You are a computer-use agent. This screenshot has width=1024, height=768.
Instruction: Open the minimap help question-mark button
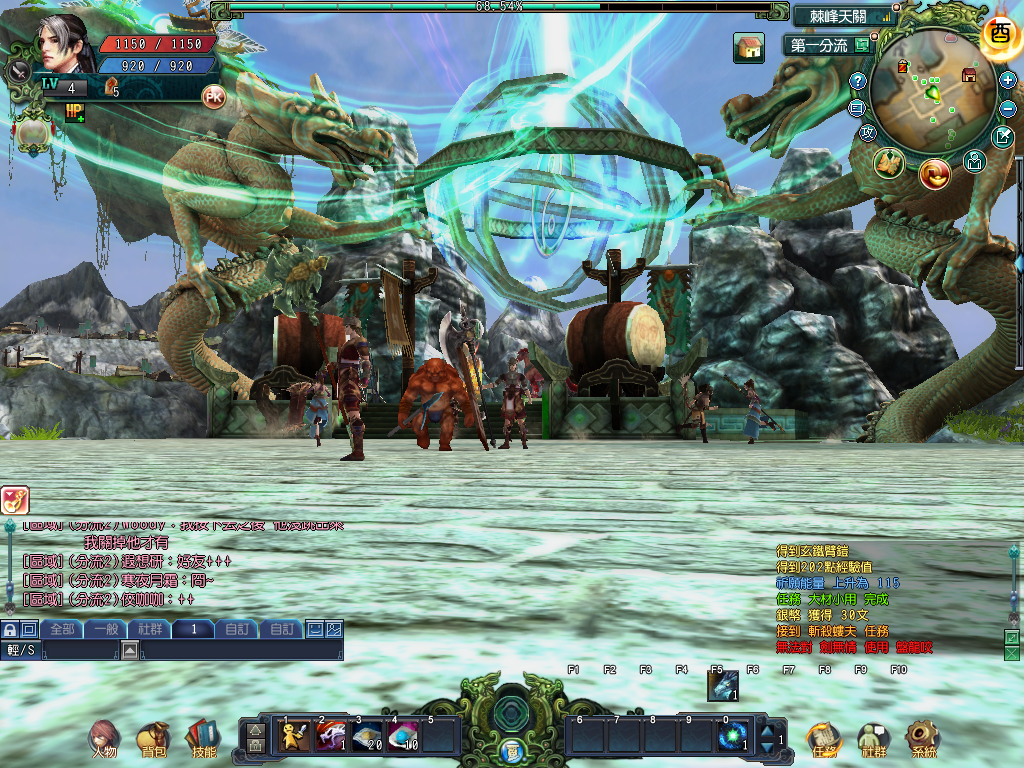click(858, 81)
